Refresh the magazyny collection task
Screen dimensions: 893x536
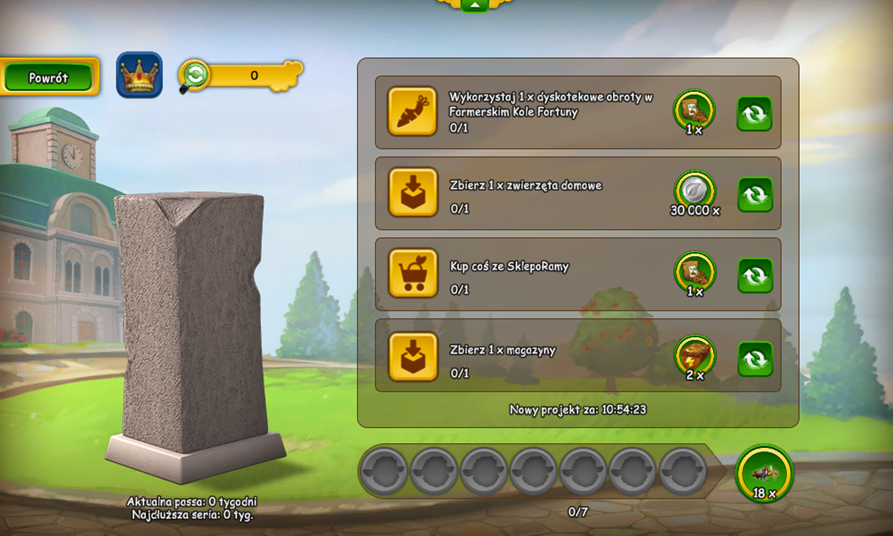click(755, 358)
